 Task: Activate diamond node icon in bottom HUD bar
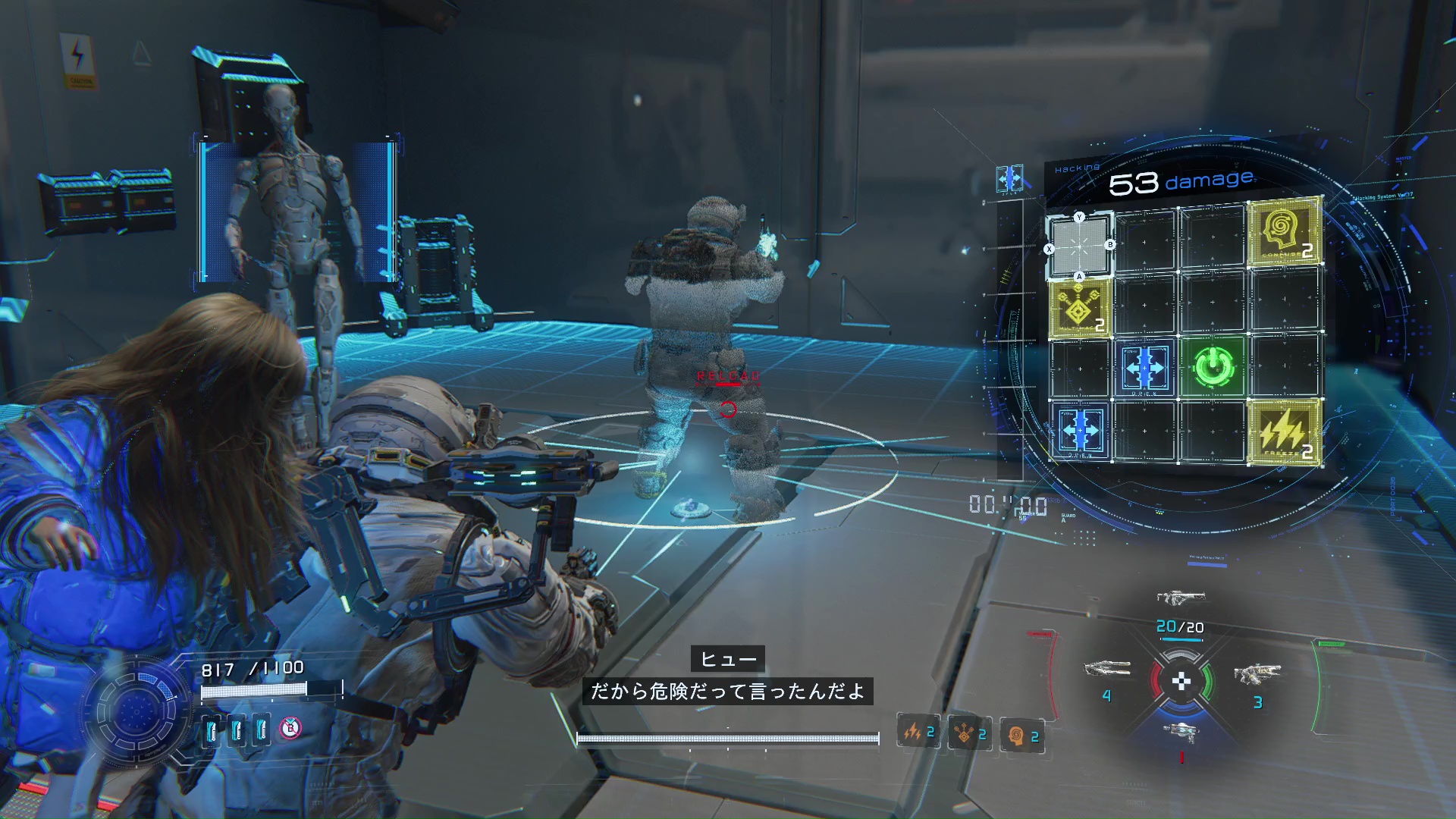pyautogui.click(x=970, y=734)
